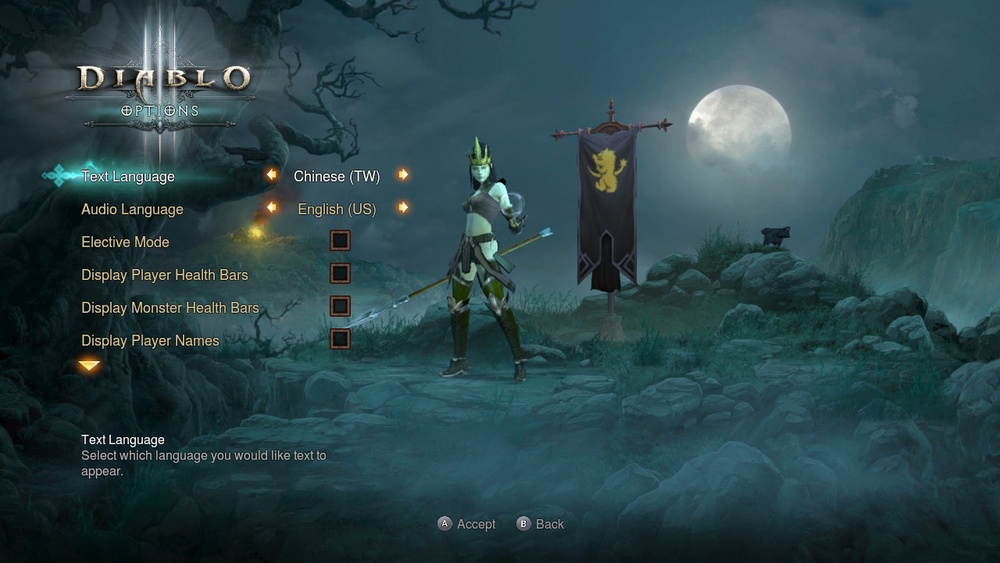Screen dimensions: 1000x563
Task: Enable the Display Player Health Bars checkbox
Action: point(340,273)
